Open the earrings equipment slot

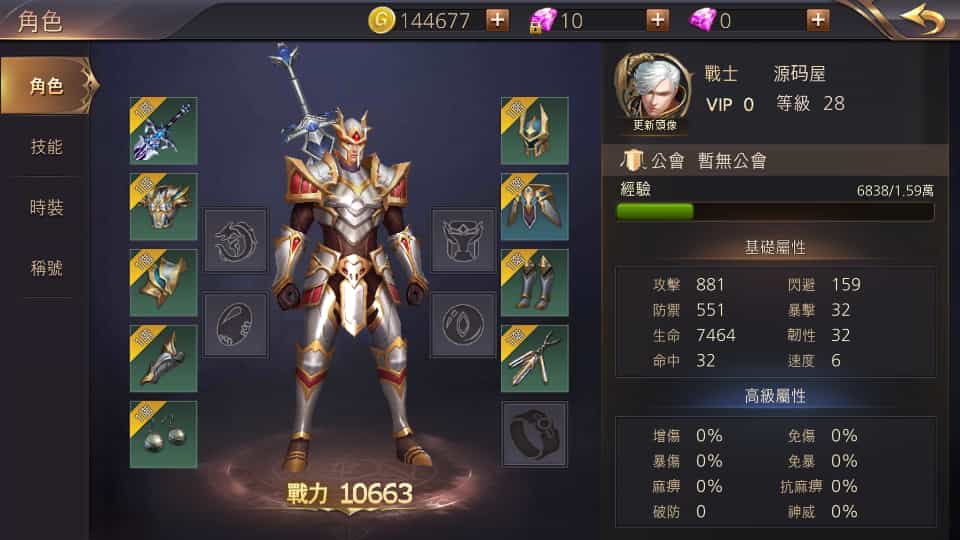pyautogui.click(x=163, y=435)
